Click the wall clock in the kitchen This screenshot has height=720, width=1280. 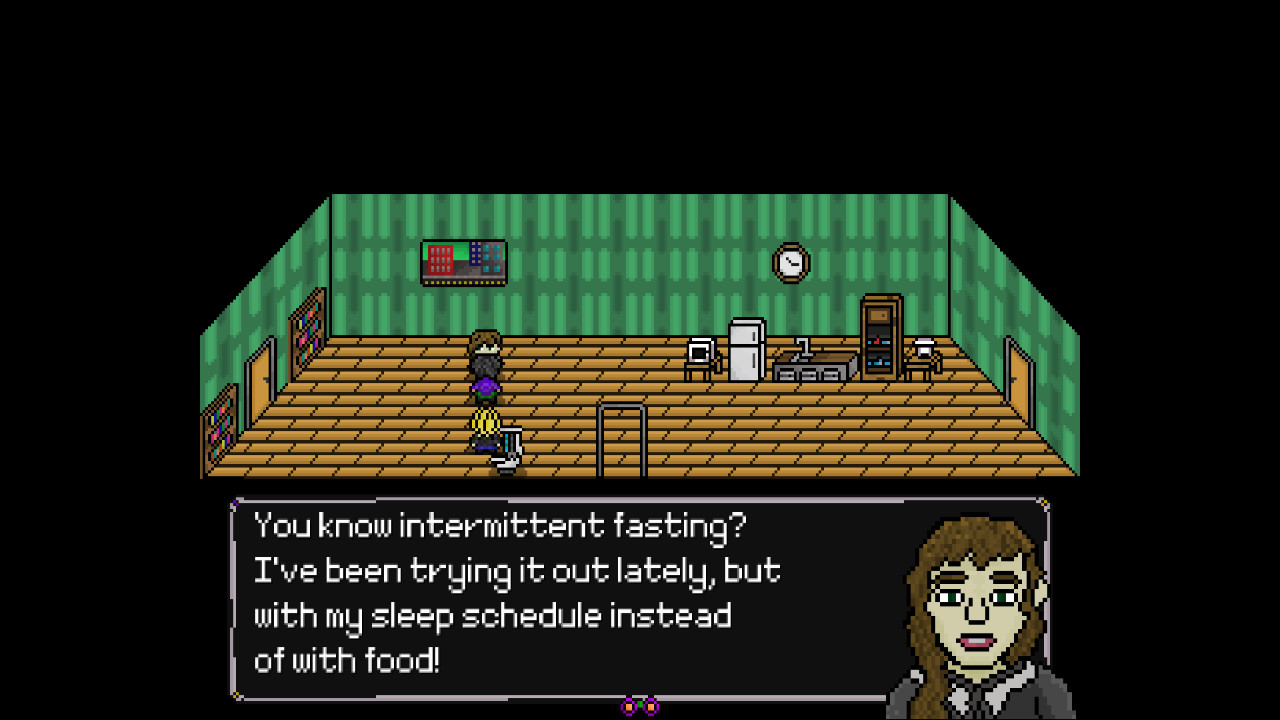(789, 262)
